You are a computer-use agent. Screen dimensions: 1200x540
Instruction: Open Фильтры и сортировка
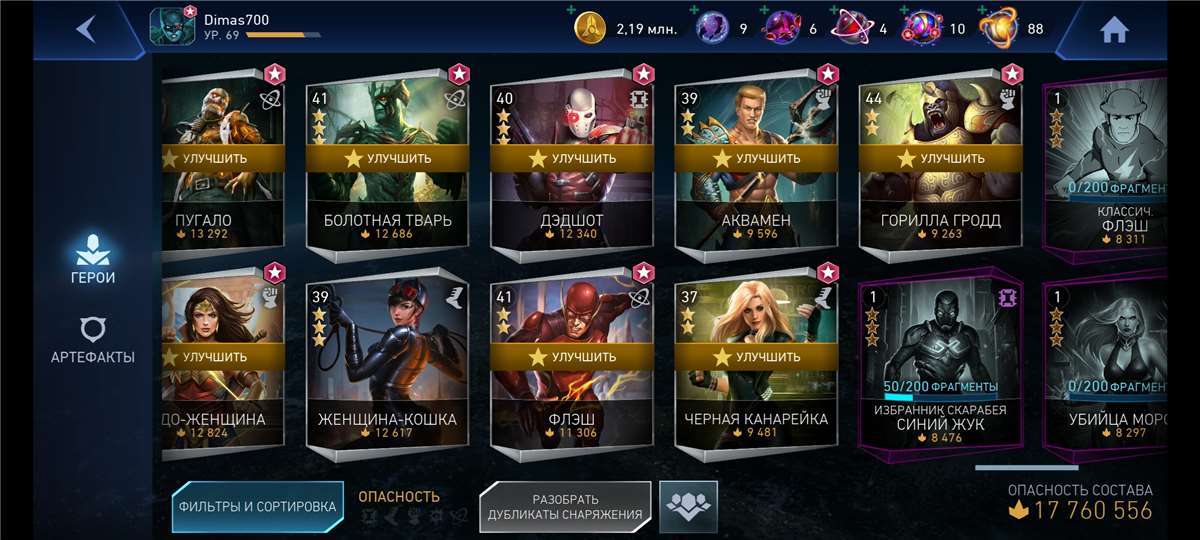[257, 507]
